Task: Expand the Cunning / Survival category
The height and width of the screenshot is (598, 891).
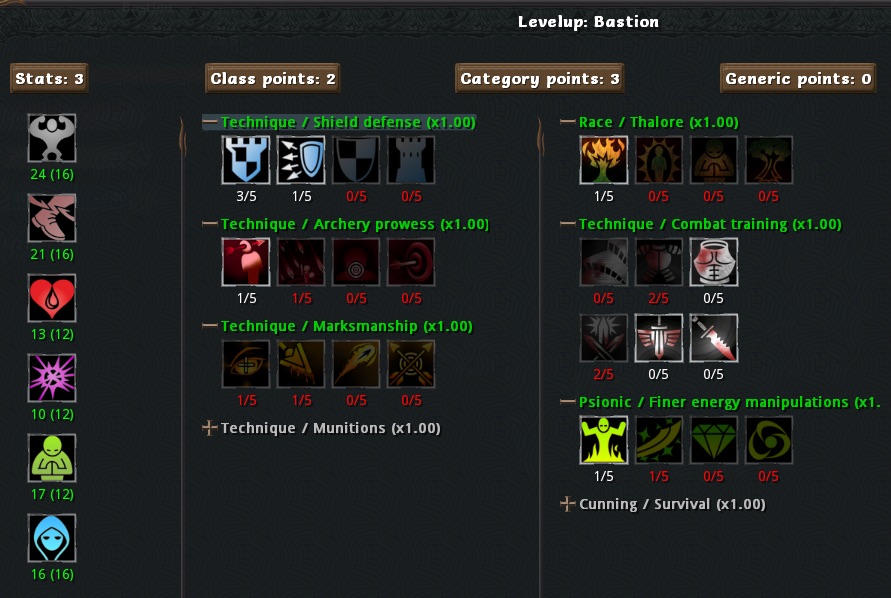Action: coord(568,504)
